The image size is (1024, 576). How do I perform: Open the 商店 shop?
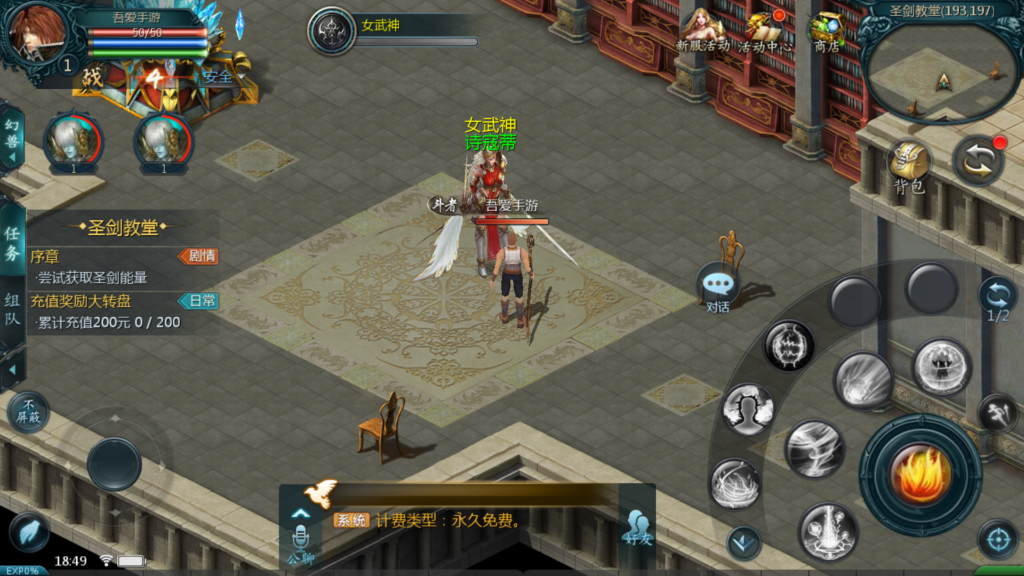[x=826, y=31]
